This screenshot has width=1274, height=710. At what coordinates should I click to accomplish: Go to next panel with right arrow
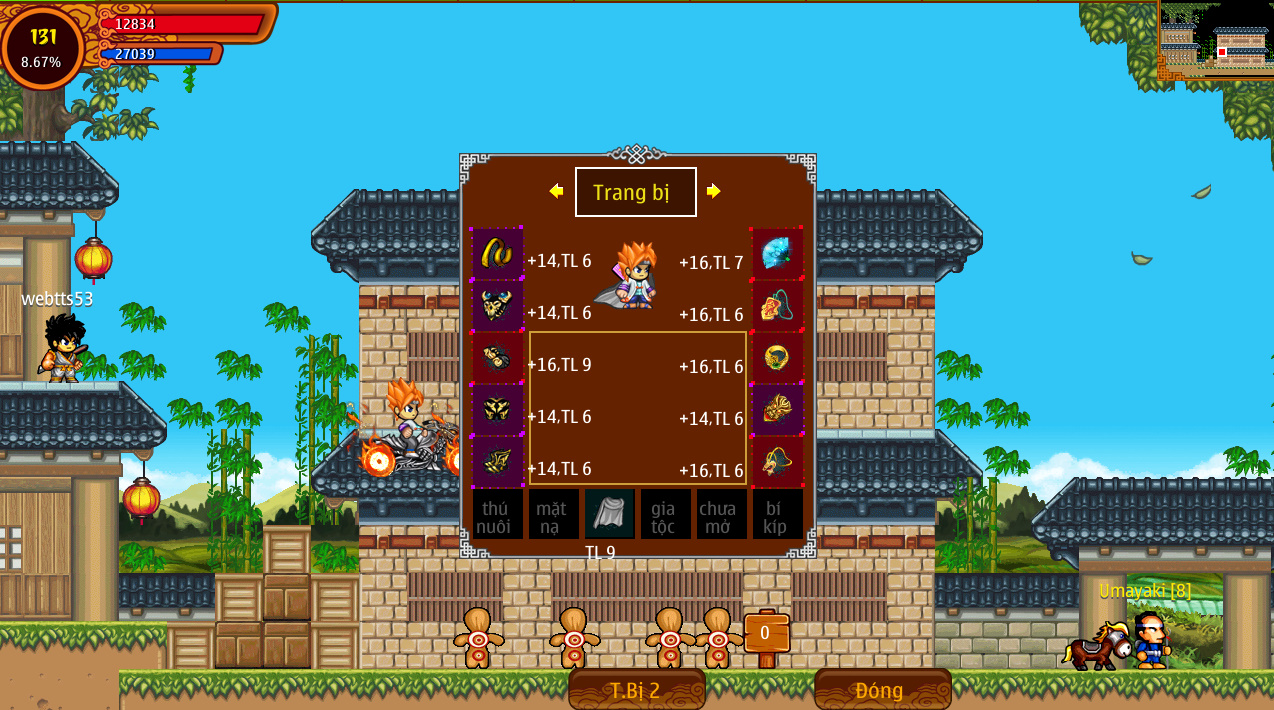[x=713, y=191]
